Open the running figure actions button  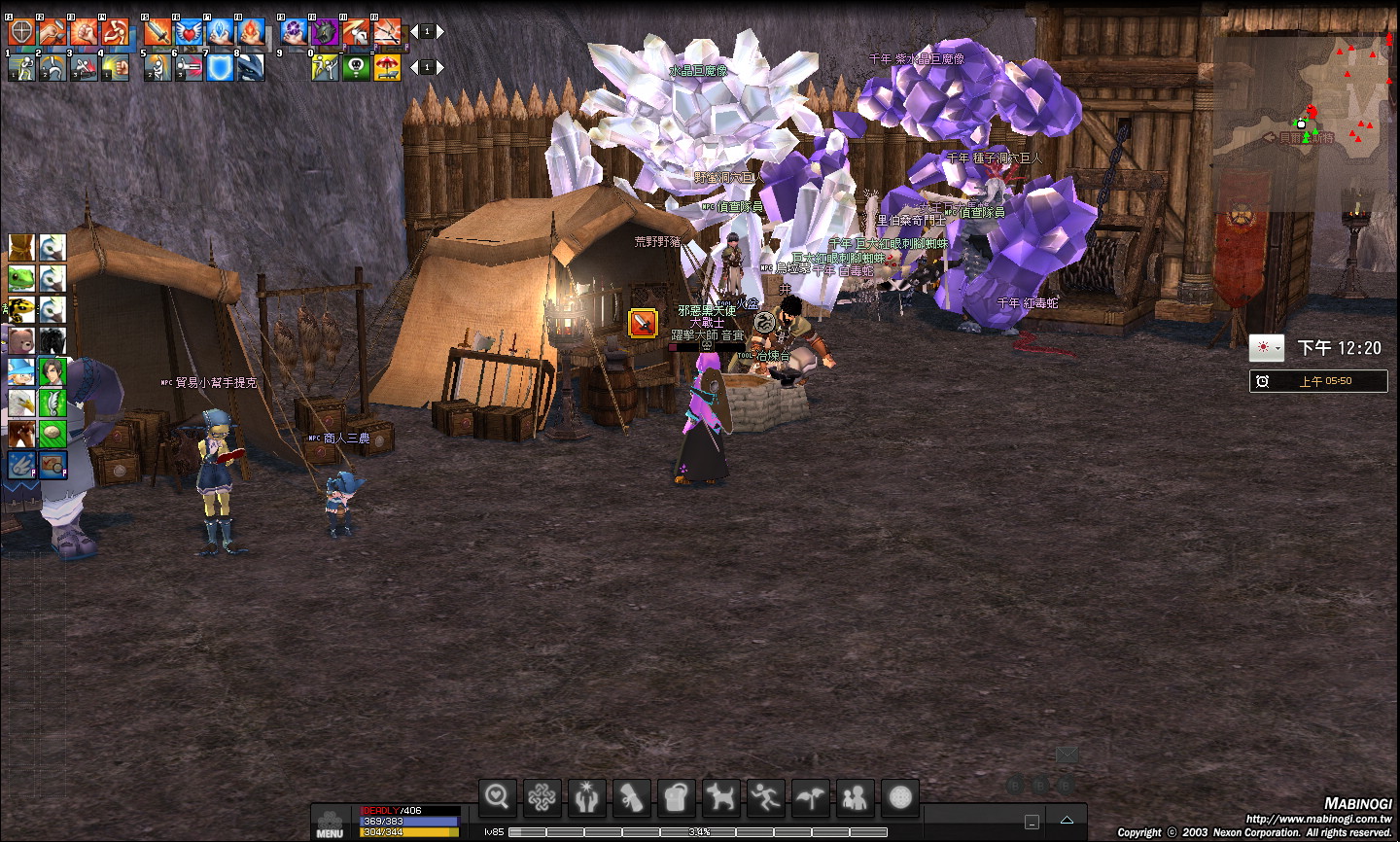point(765,798)
